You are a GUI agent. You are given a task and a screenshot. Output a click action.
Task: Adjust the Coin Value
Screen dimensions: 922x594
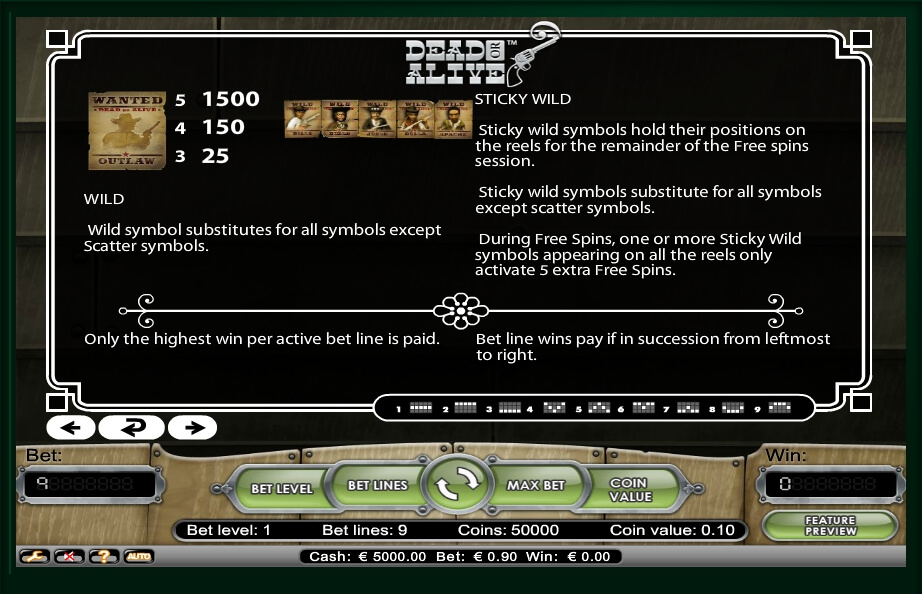630,489
